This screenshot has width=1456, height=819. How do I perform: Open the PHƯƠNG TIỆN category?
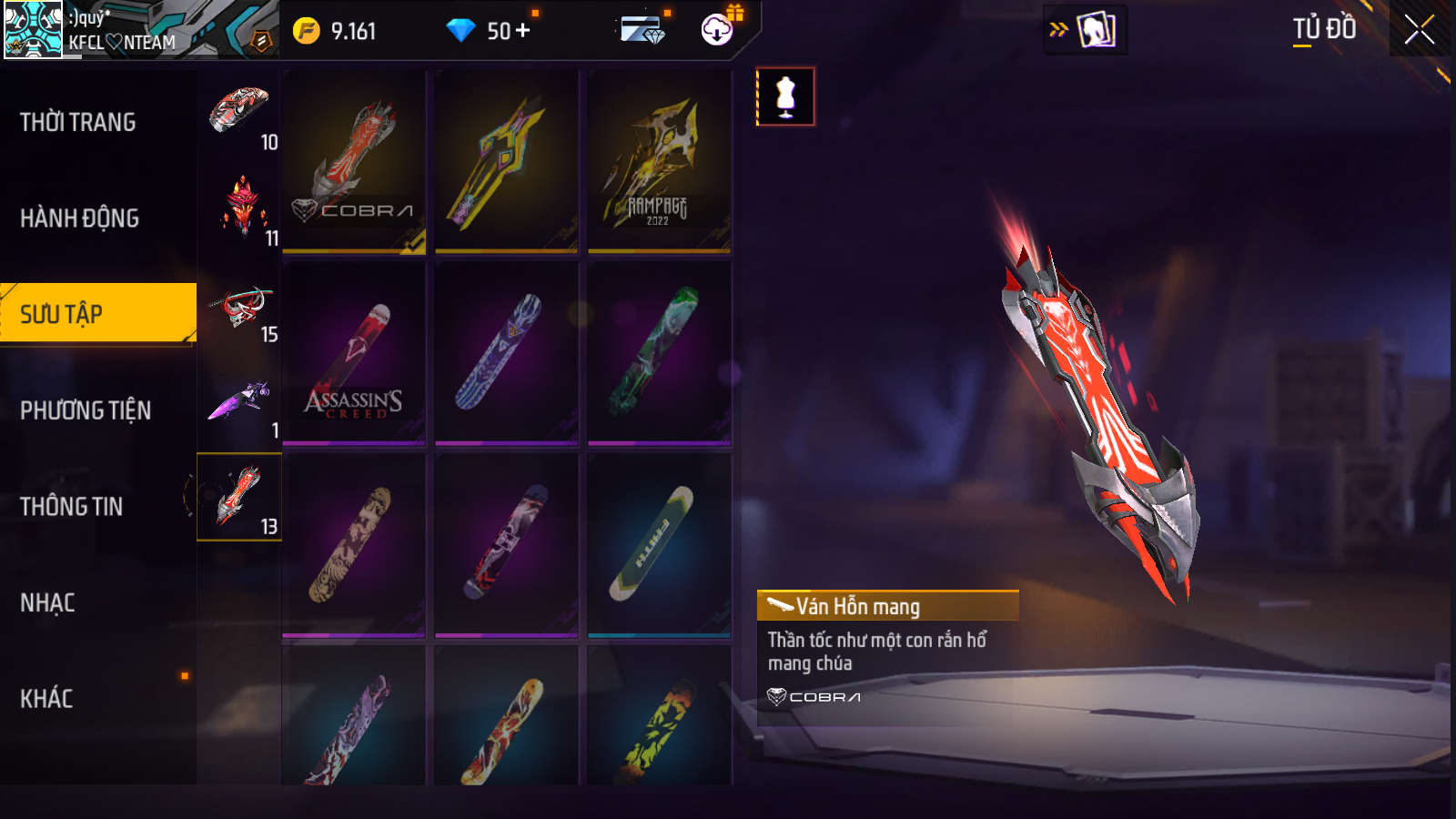click(86, 410)
